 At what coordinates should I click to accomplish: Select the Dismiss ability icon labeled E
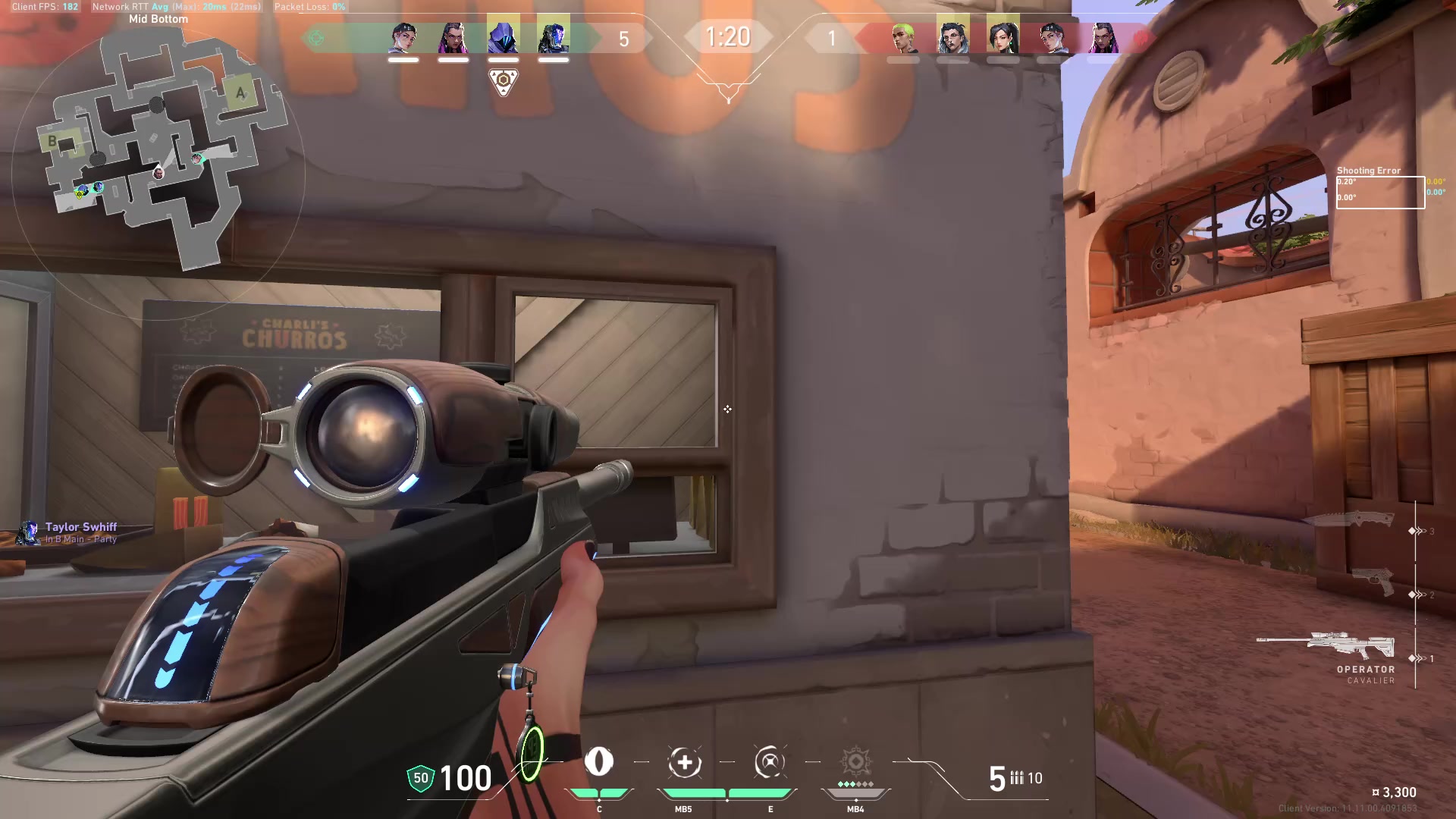tap(770, 764)
